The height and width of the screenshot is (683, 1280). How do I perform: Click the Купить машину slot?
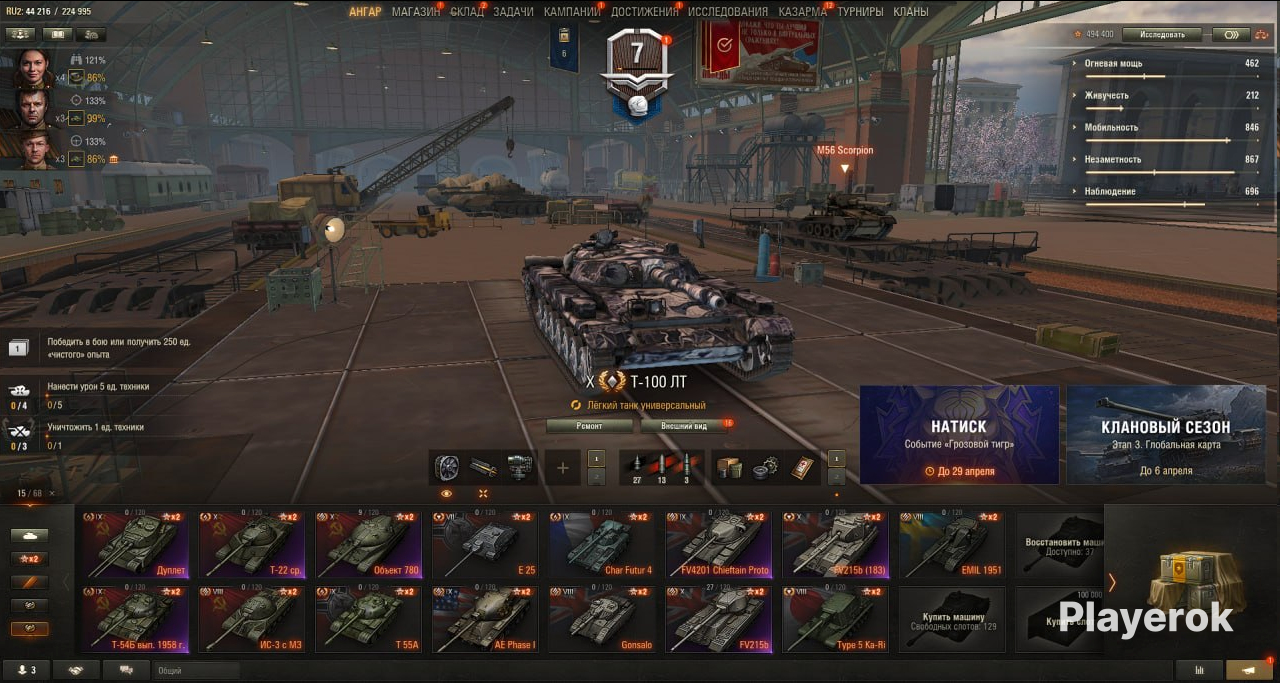tap(951, 620)
